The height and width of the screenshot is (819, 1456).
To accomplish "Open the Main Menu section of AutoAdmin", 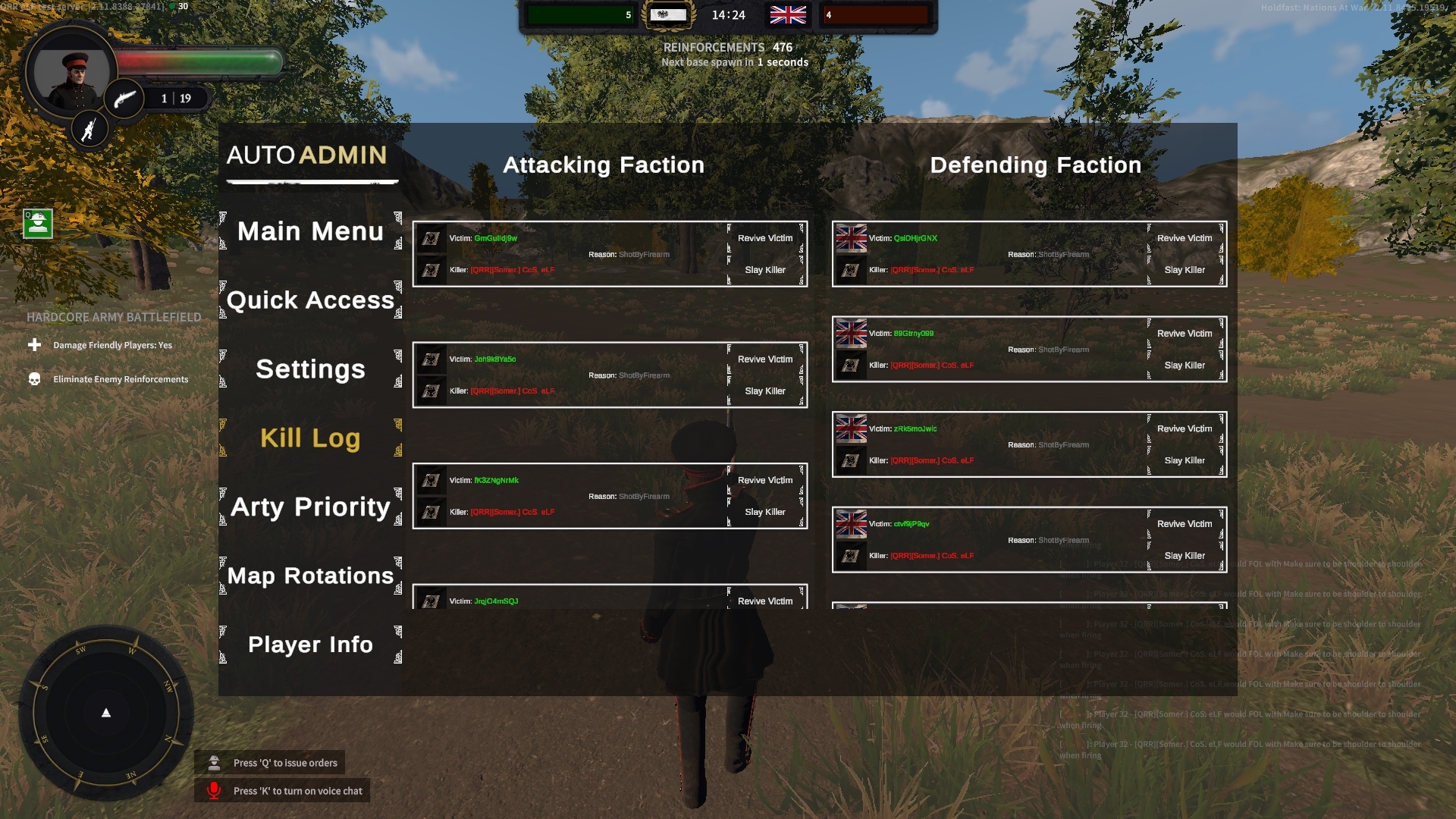I will click(x=310, y=231).
